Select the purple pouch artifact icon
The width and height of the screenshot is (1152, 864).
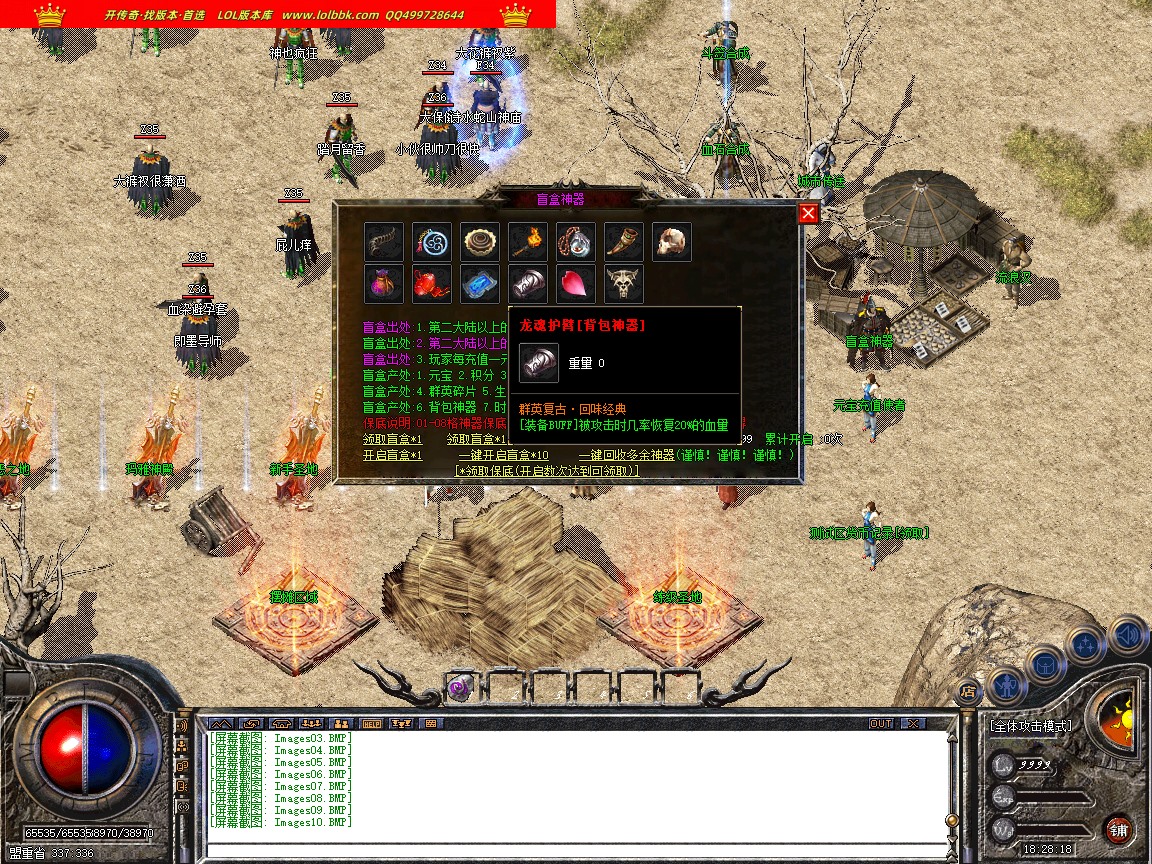click(x=384, y=284)
